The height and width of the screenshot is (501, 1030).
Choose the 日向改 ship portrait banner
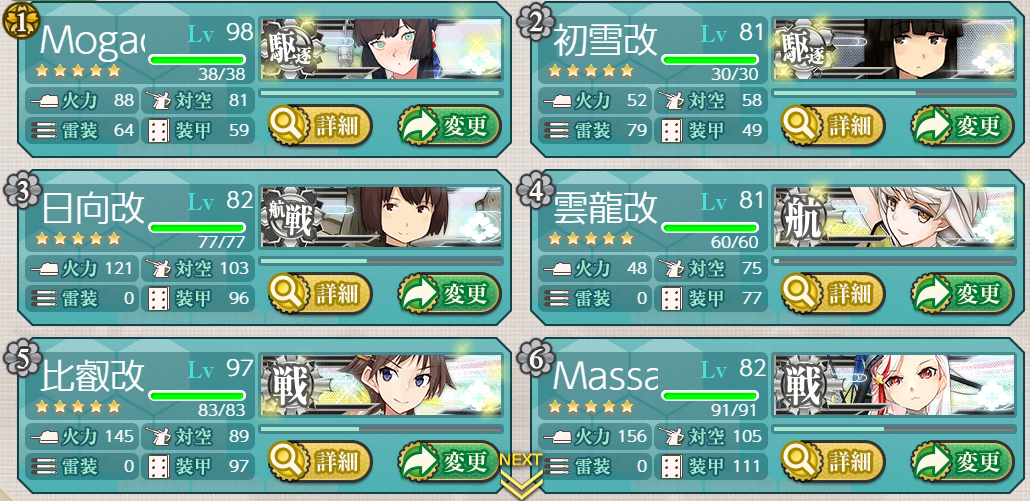pyautogui.click(x=380, y=217)
